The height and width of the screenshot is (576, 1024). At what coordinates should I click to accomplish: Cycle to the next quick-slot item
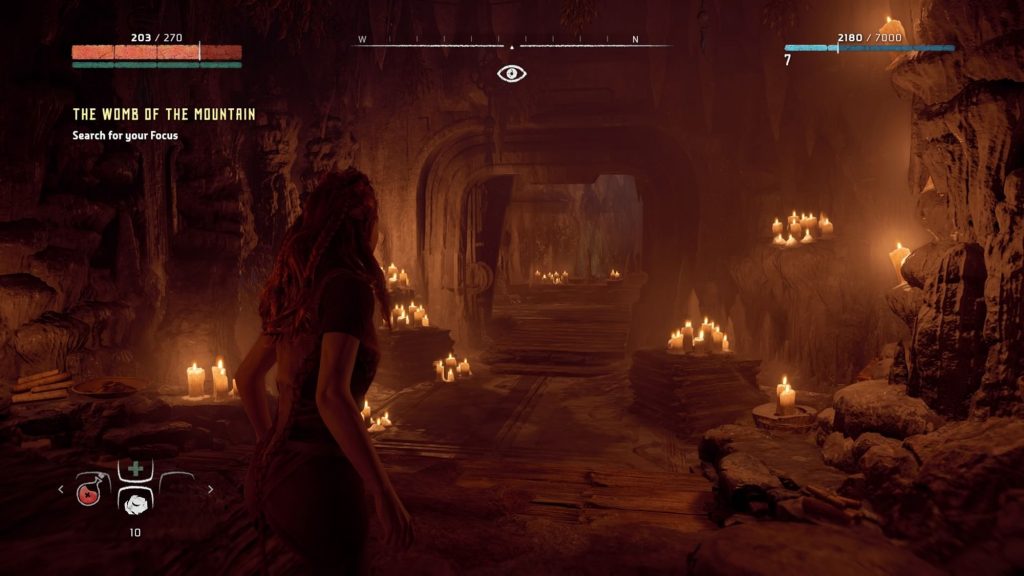coord(210,490)
